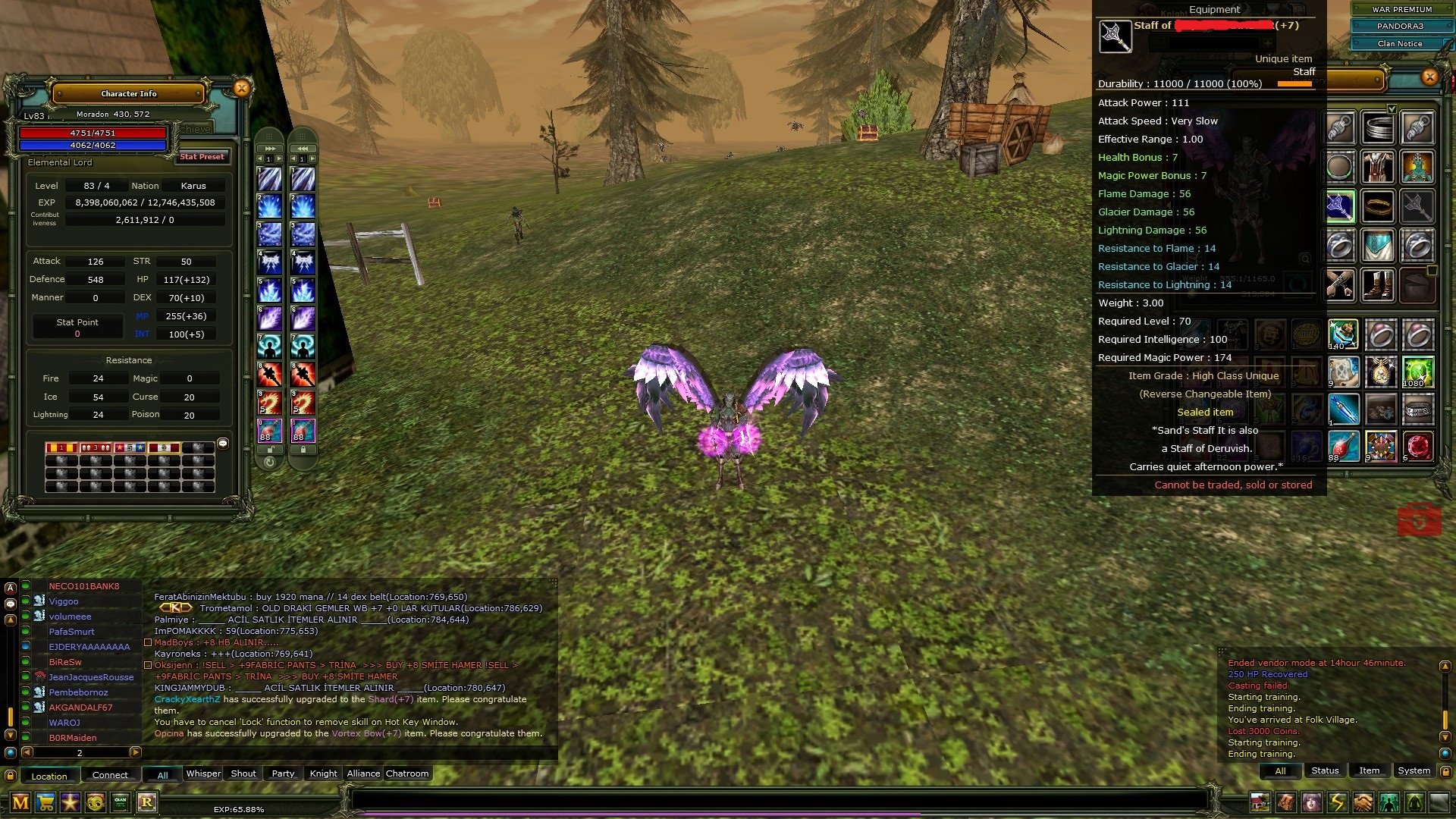Click the equipped boots slot
The image size is (1456, 819).
tap(1378, 286)
